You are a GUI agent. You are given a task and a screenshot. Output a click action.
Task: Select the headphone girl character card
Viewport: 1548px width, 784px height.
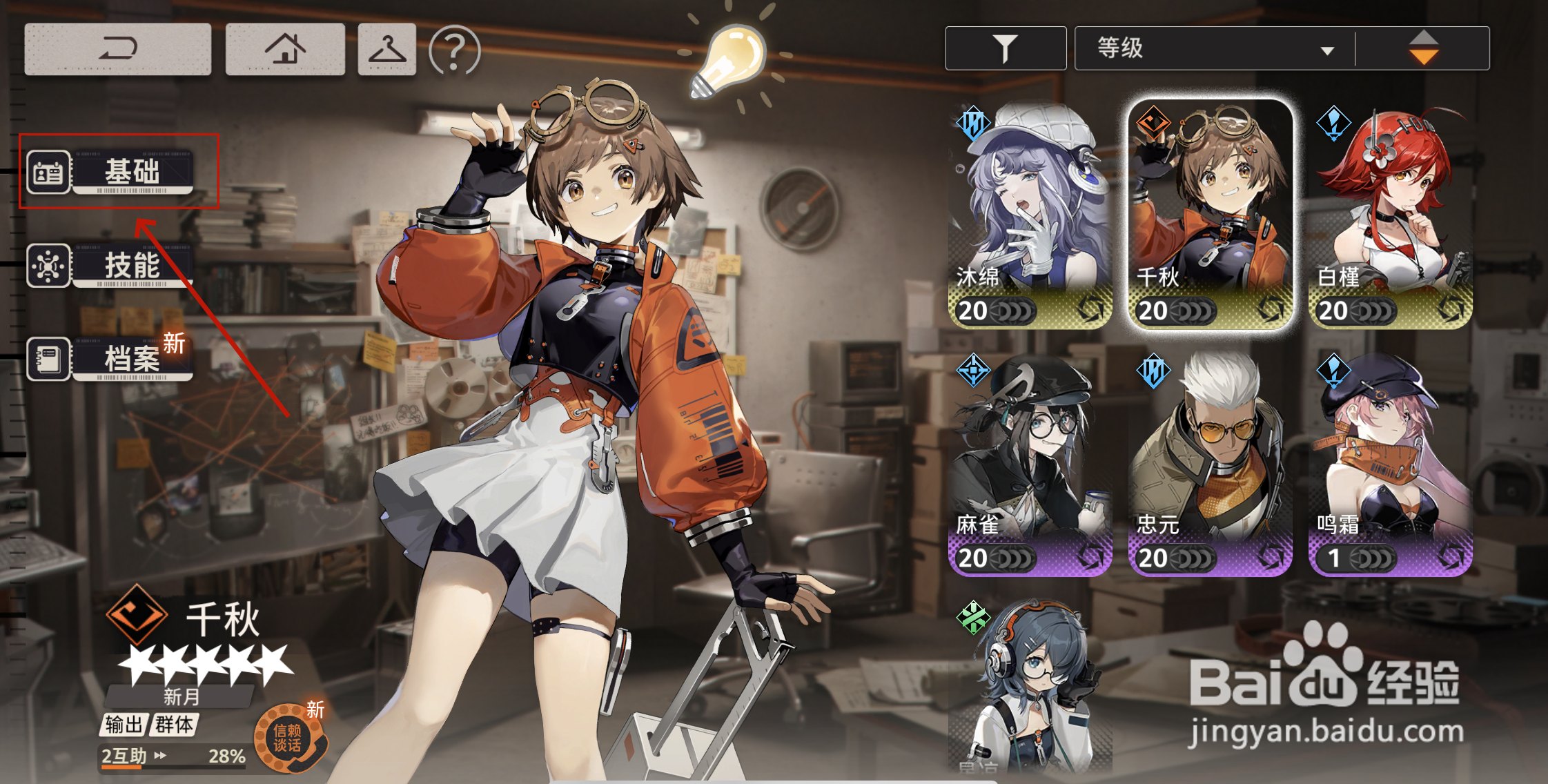tap(1030, 687)
